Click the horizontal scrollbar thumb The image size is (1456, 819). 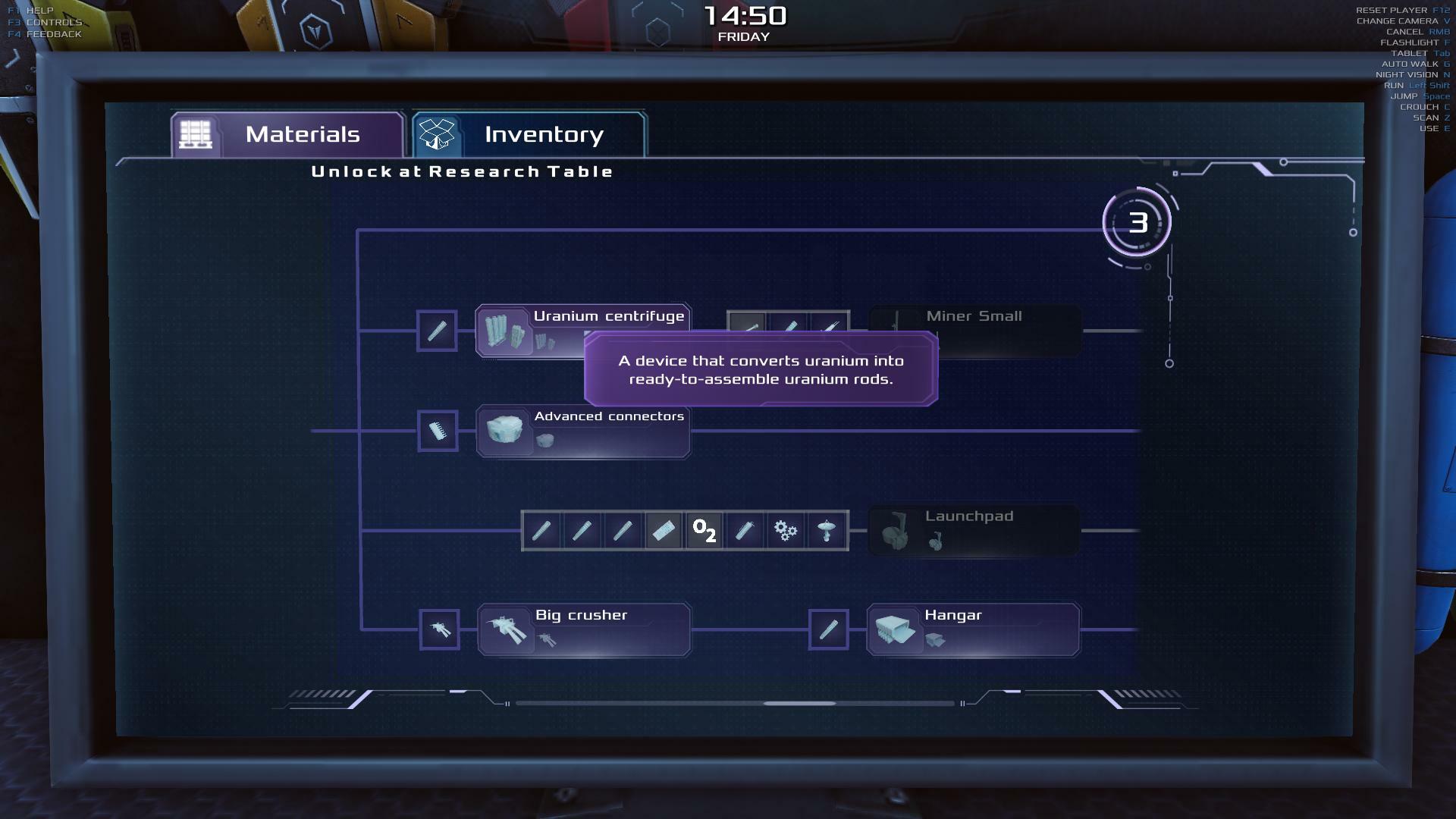click(799, 704)
